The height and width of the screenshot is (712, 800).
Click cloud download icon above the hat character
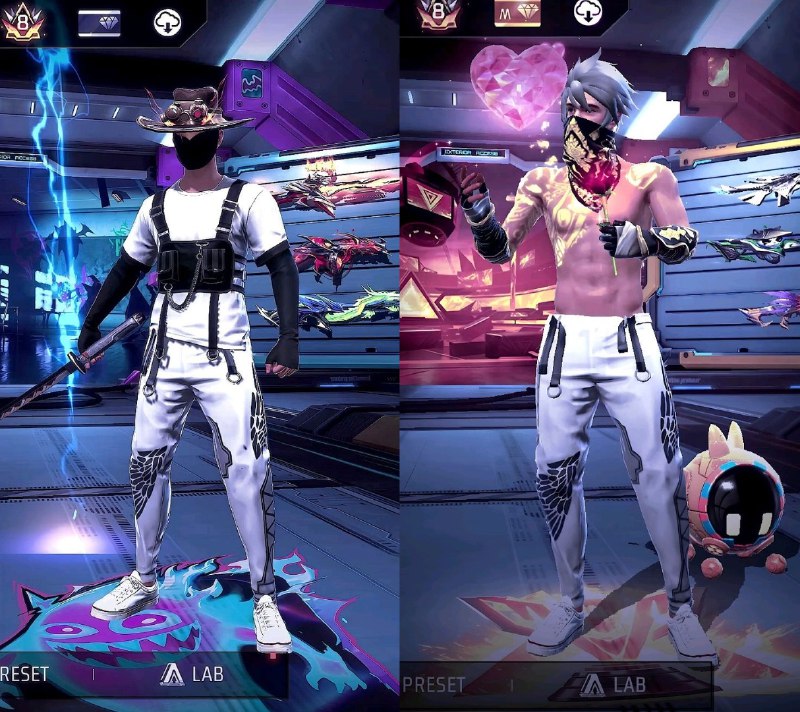pyautogui.click(x=167, y=21)
